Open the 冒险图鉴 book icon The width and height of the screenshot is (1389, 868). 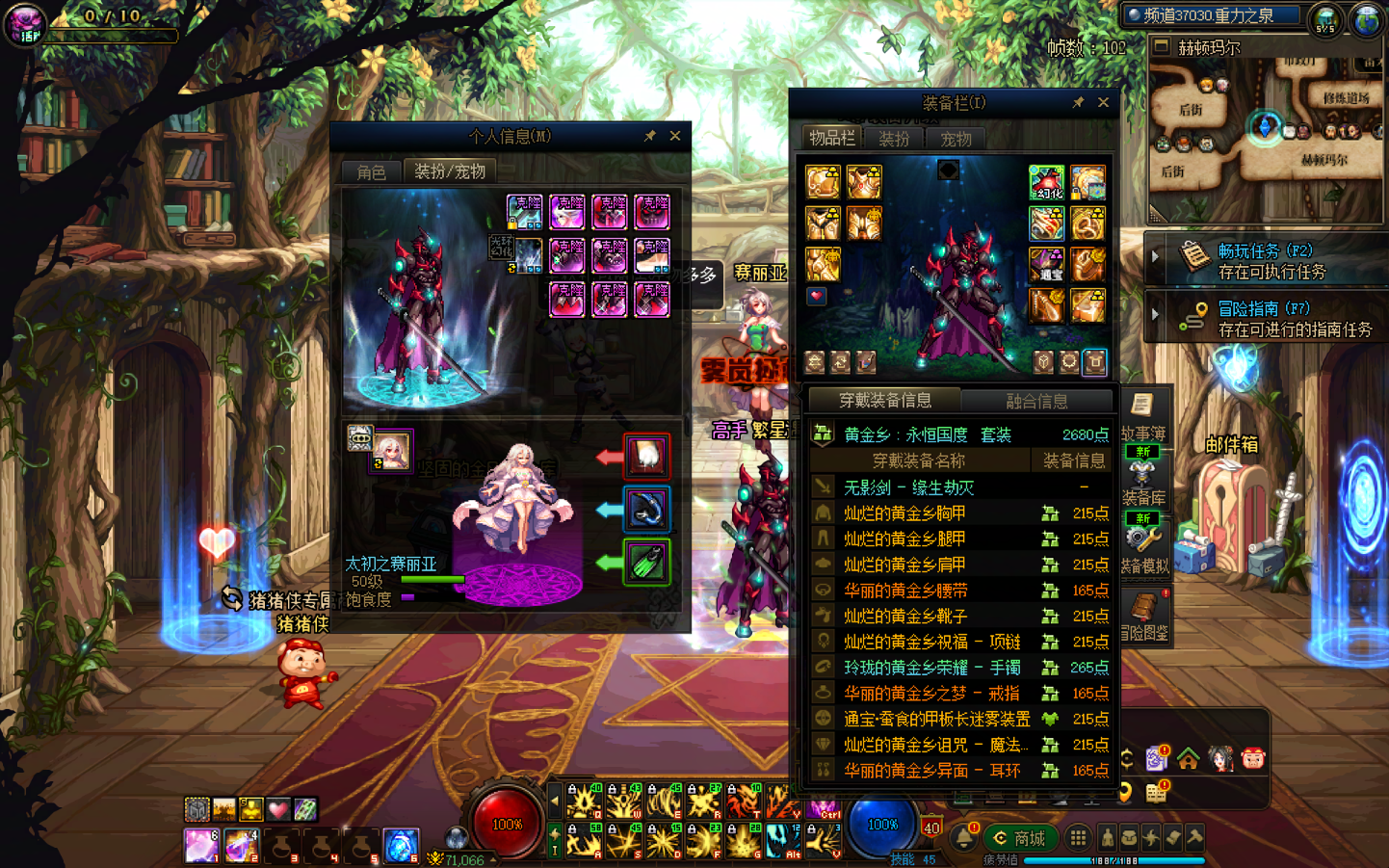[x=1144, y=617]
